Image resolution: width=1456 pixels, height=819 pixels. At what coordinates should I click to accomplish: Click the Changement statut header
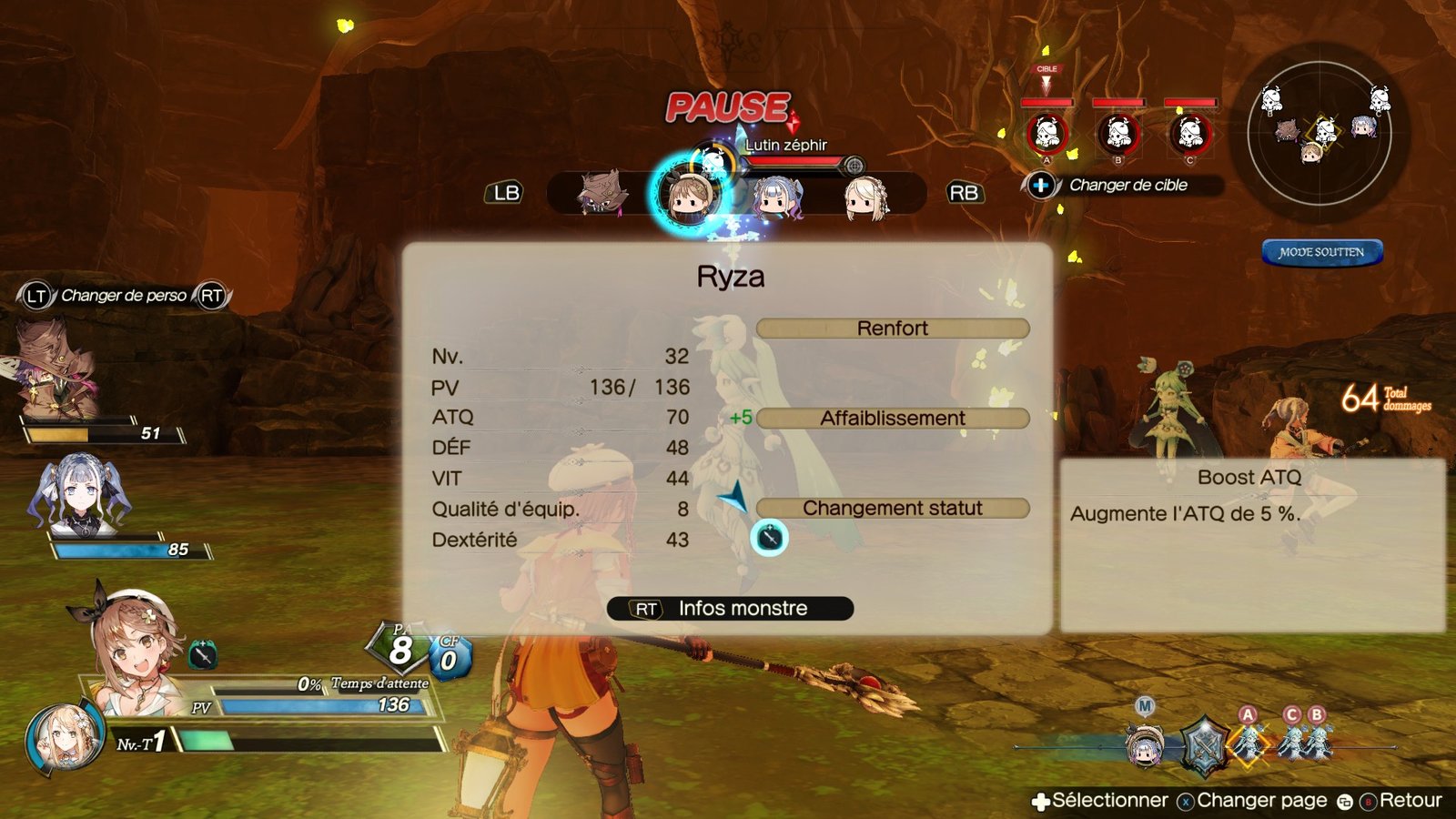[892, 509]
